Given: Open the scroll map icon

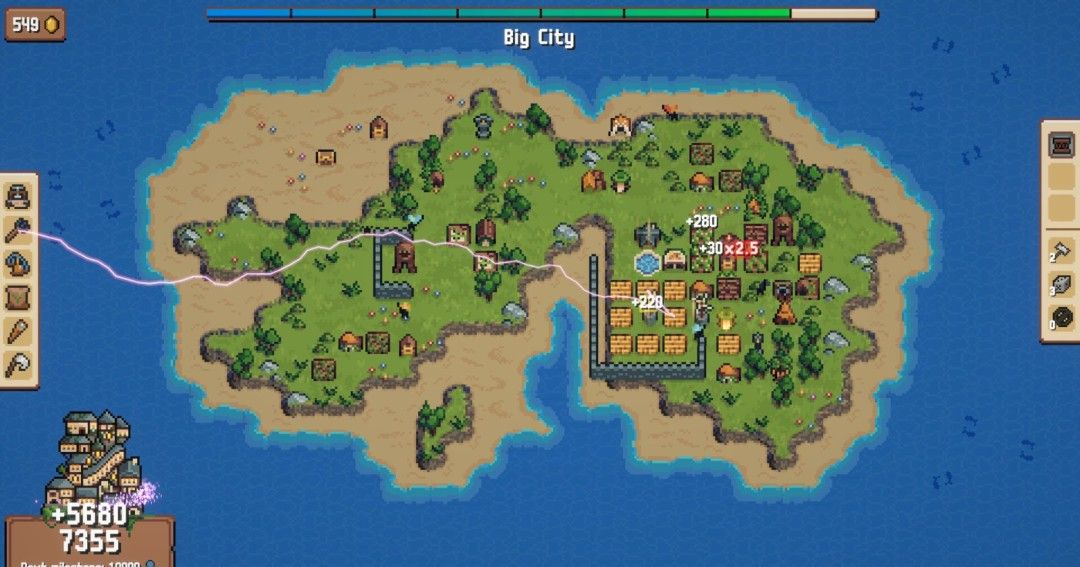Looking at the screenshot, I should click(18, 297).
